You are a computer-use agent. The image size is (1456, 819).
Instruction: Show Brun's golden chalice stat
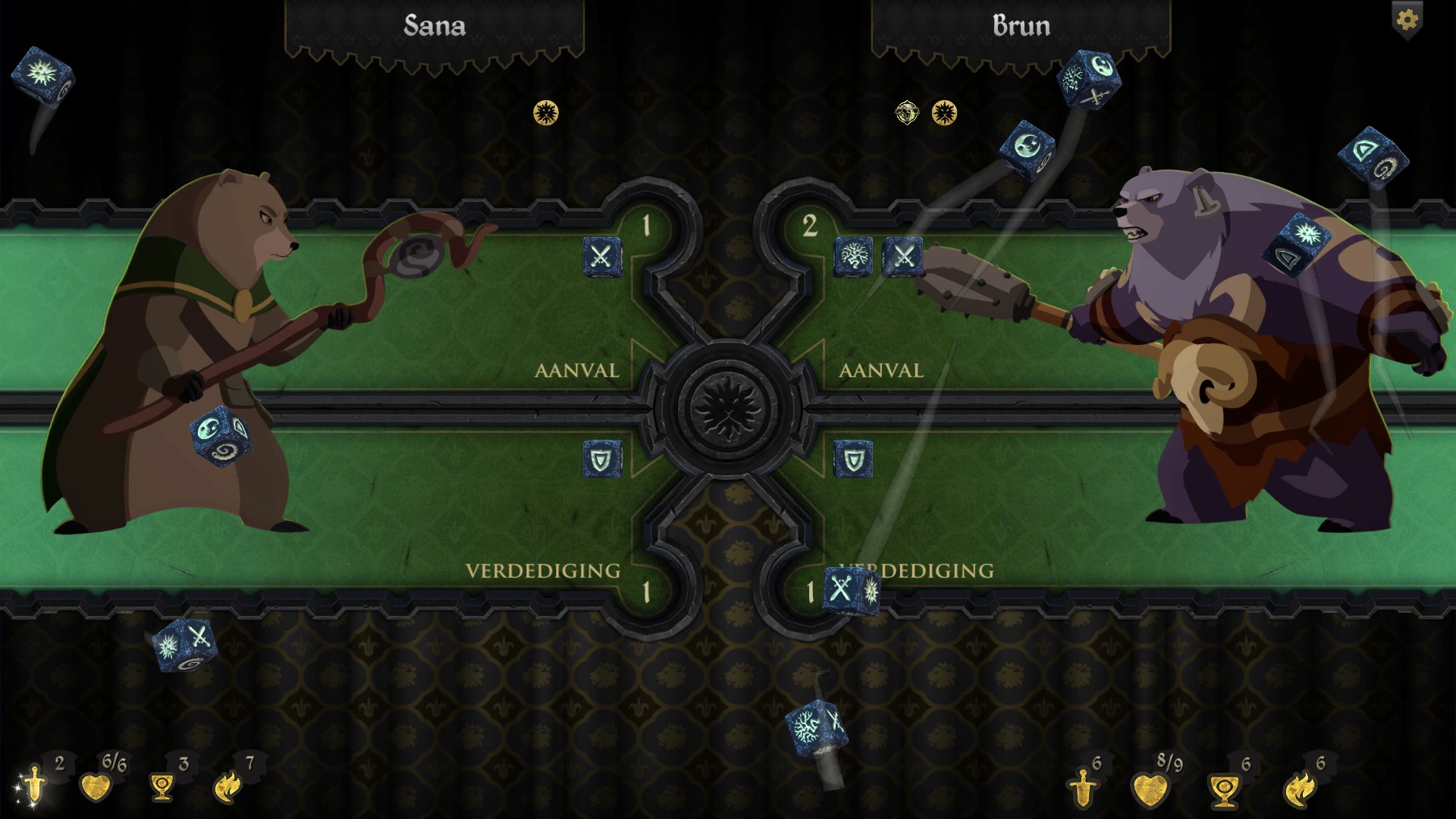pos(1222,789)
